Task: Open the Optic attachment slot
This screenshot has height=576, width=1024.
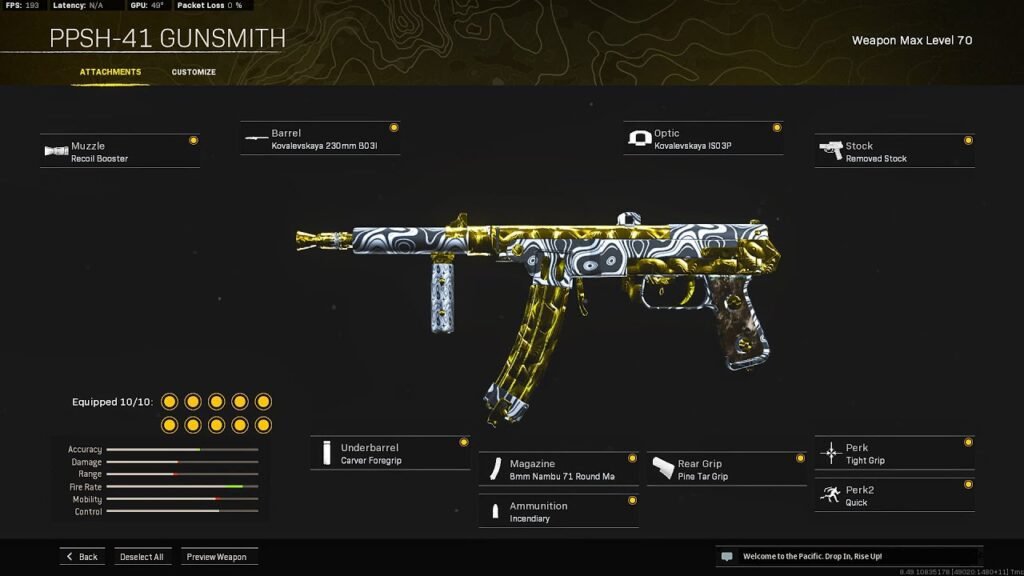Action: point(703,139)
